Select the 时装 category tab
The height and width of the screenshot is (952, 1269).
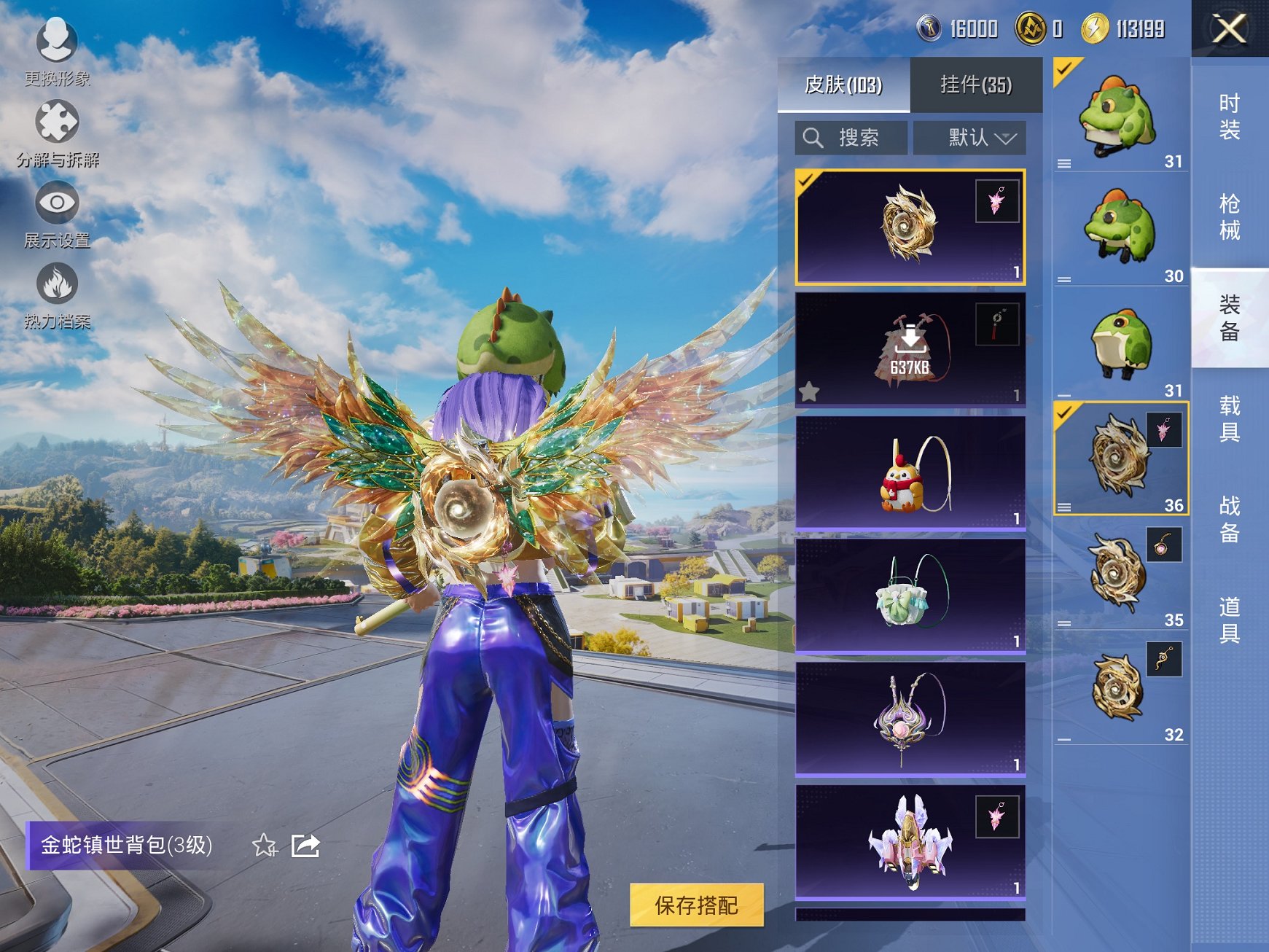[x=1229, y=117]
